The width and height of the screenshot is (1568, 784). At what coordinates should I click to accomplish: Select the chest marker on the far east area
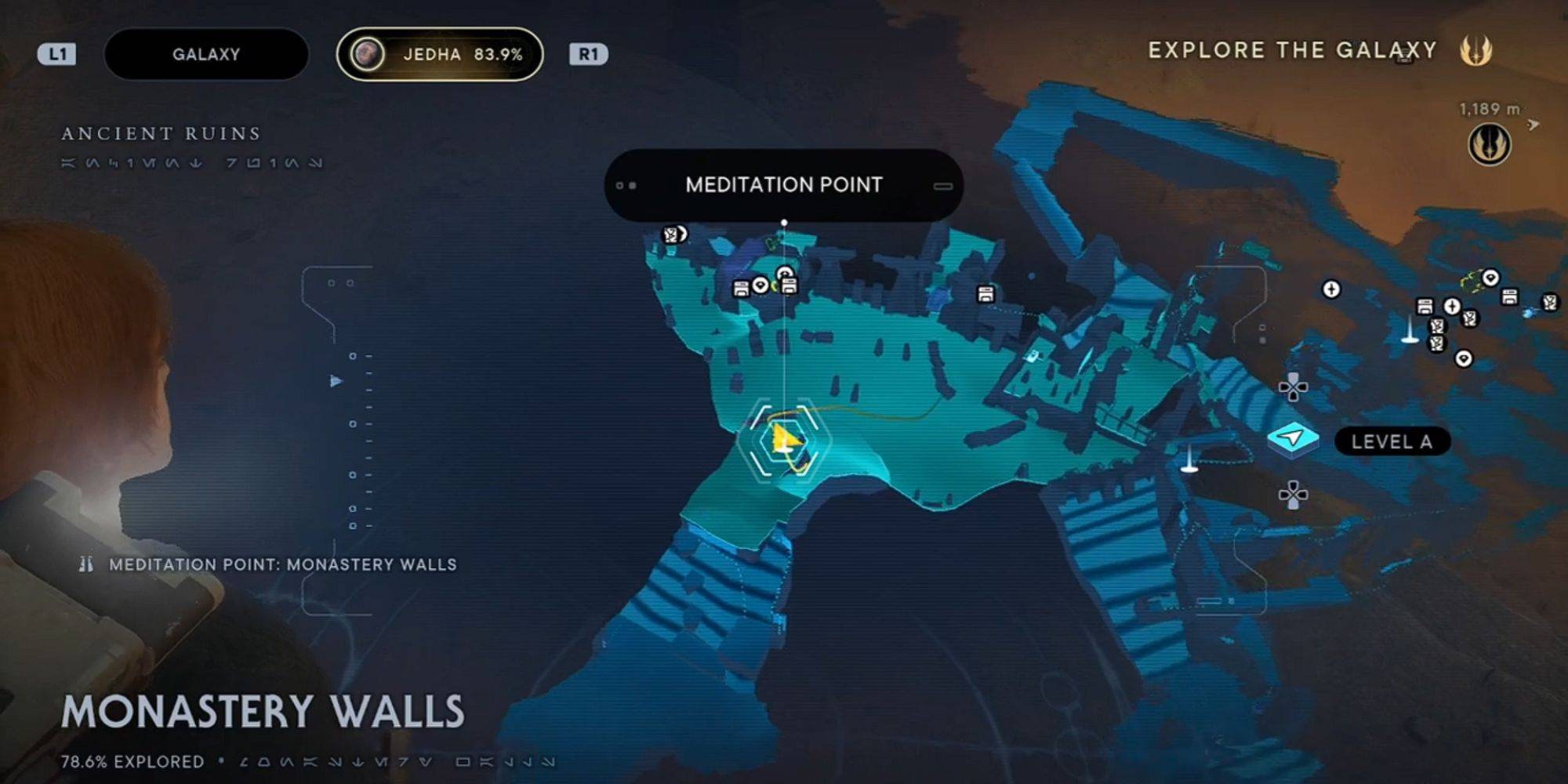click(x=1509, y=297)
